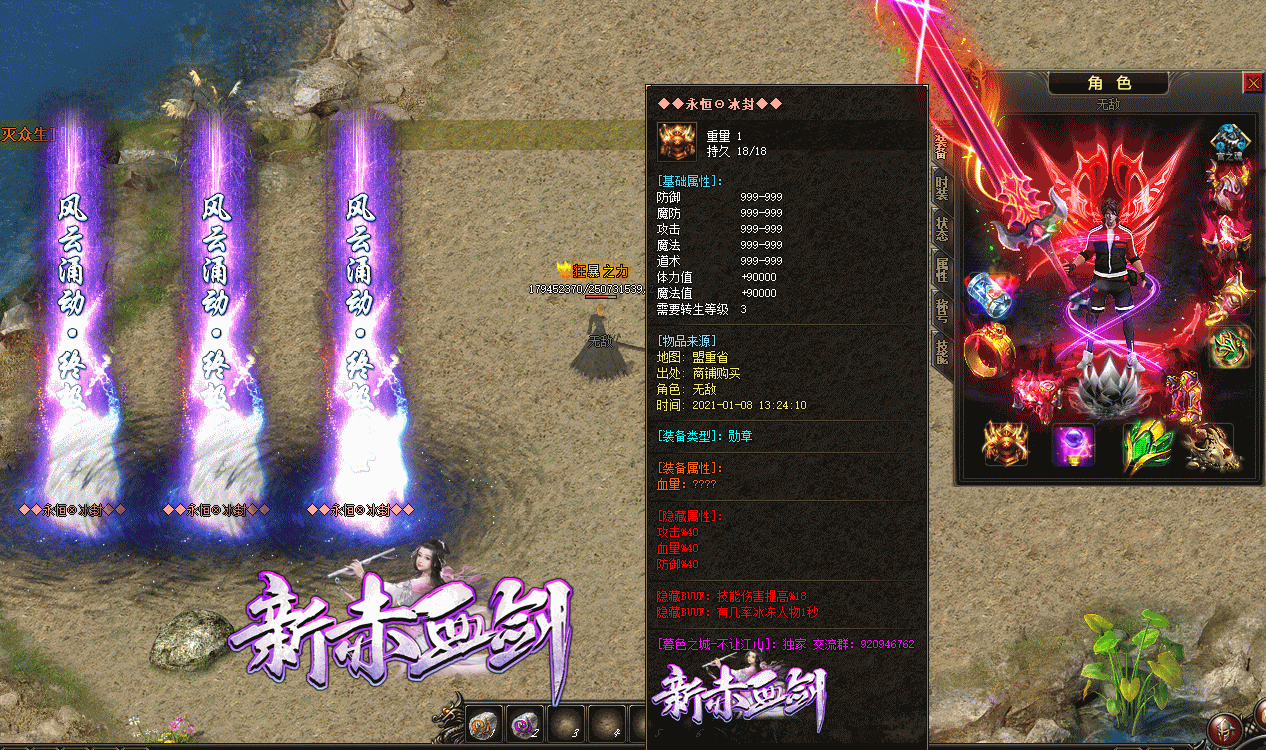Select the red-gold boots equipment slot
Image resolution: width=1266 pixels, height=750 pixels.
click(1186, 394)
